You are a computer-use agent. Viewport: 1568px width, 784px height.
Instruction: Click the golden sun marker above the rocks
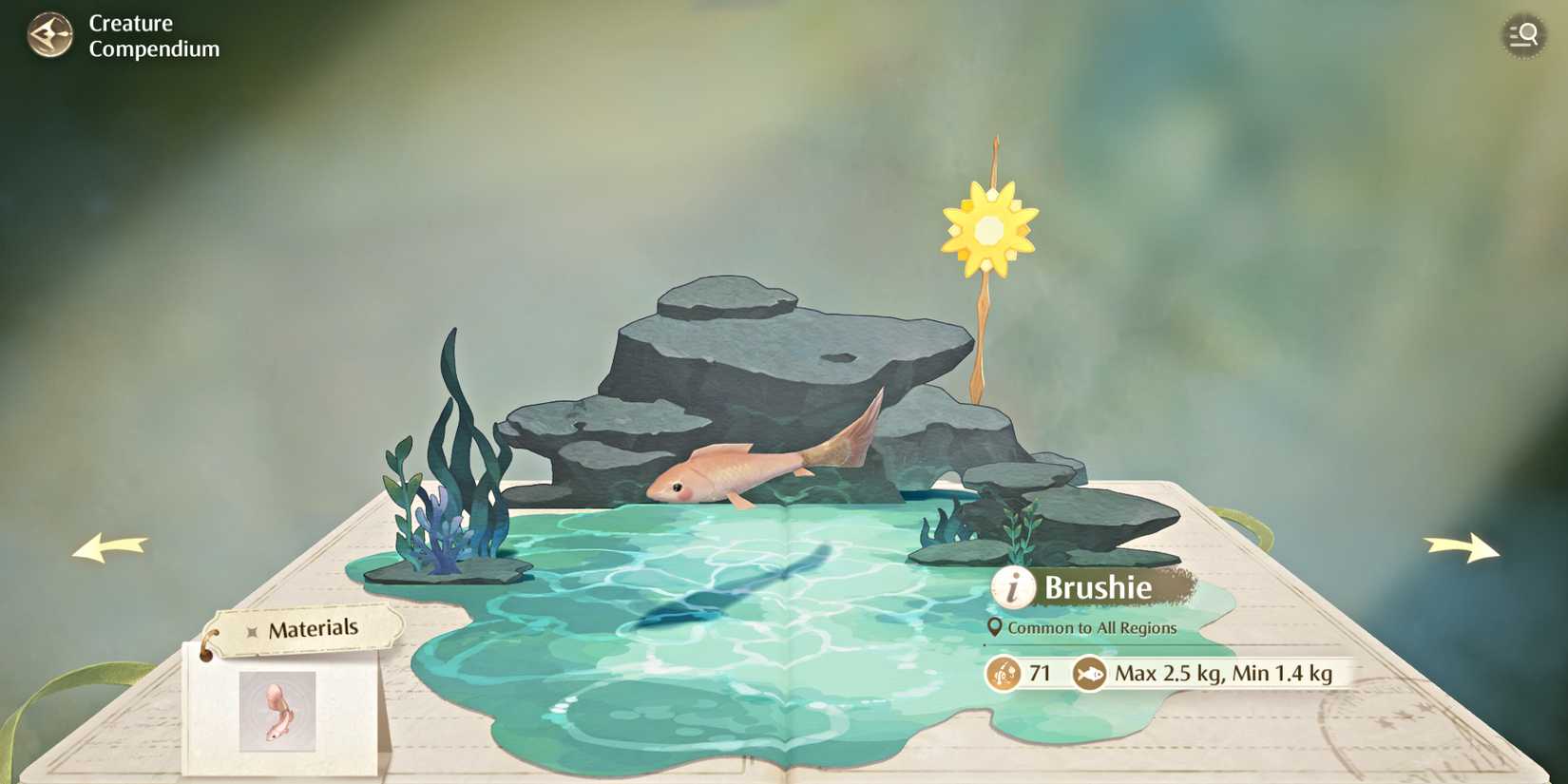pos(988,228)
